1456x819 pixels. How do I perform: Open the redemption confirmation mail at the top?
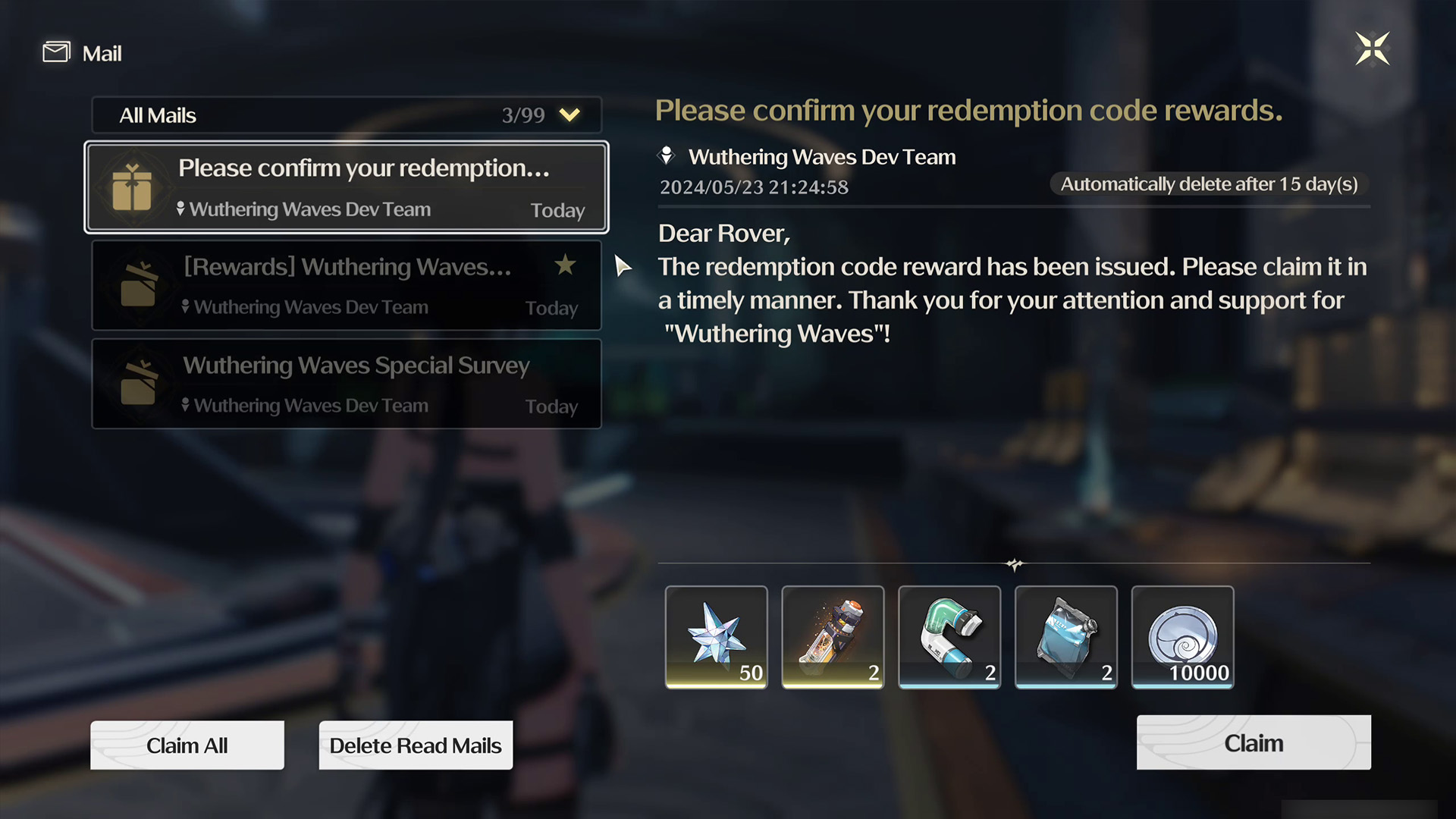pos(346,187)
